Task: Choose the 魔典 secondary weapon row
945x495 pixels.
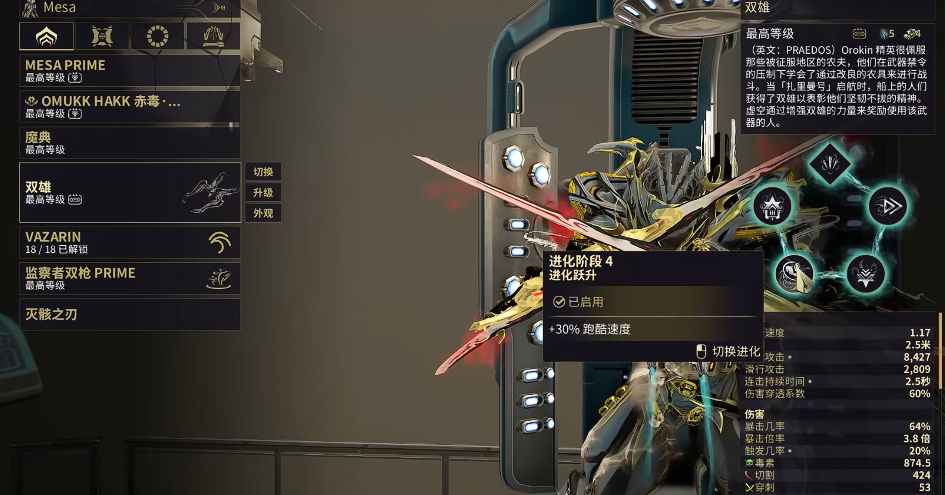Action: tap(130, 142)
